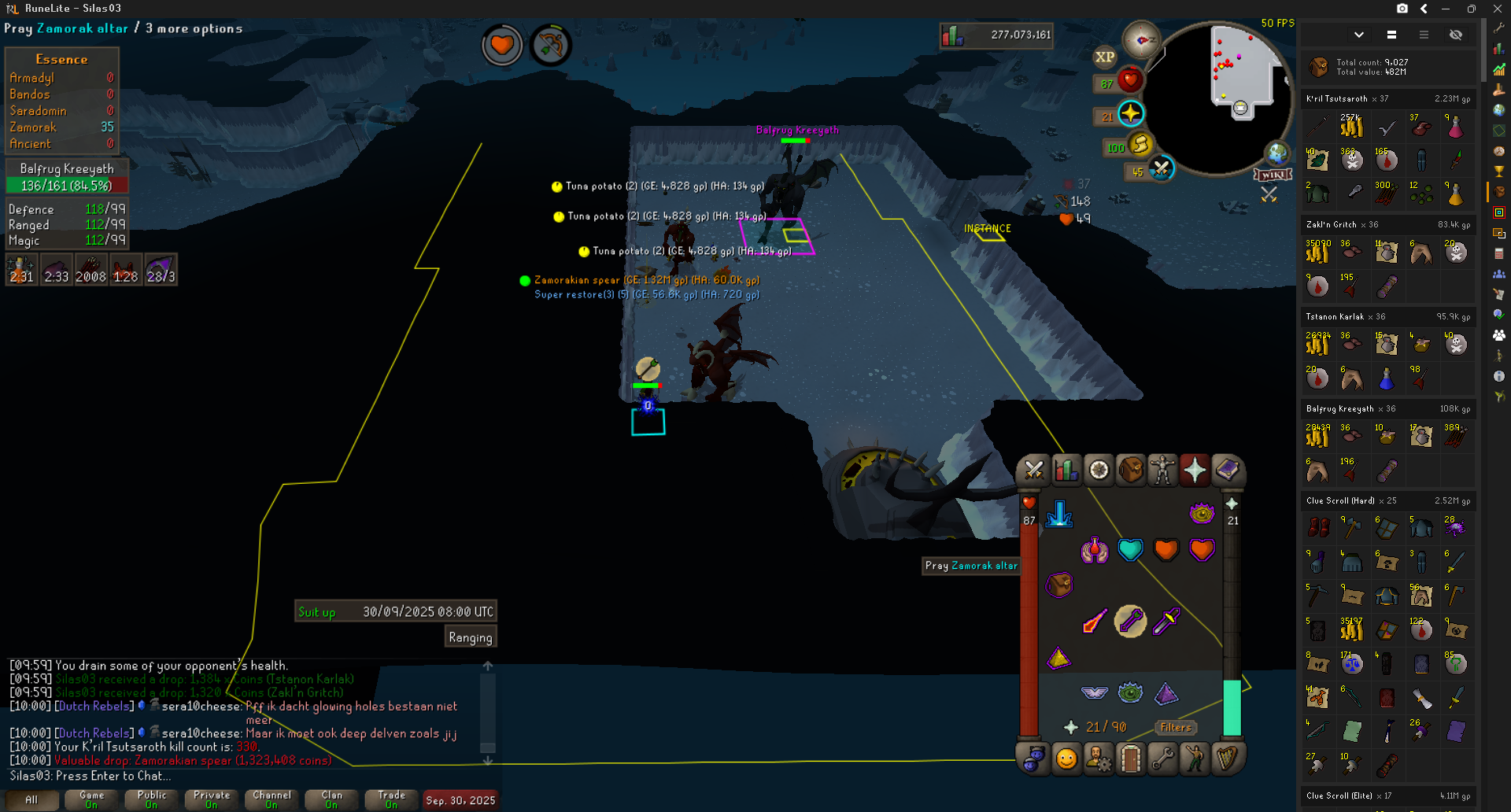1511x812 pixels.
Task: Open the Logout door tab
Action: coord(1131,759)
